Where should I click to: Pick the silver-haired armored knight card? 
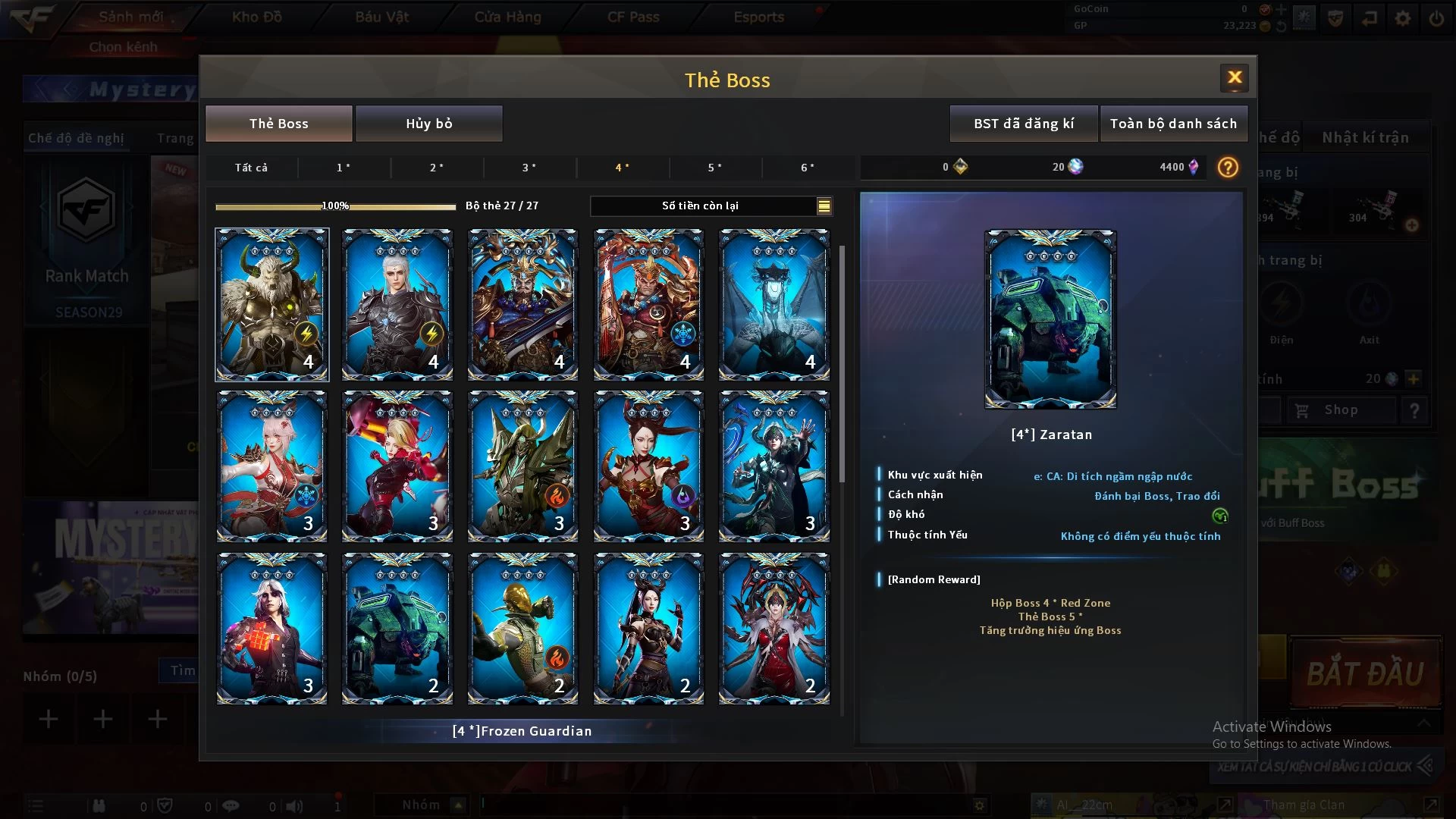click(x=397, y=304)
